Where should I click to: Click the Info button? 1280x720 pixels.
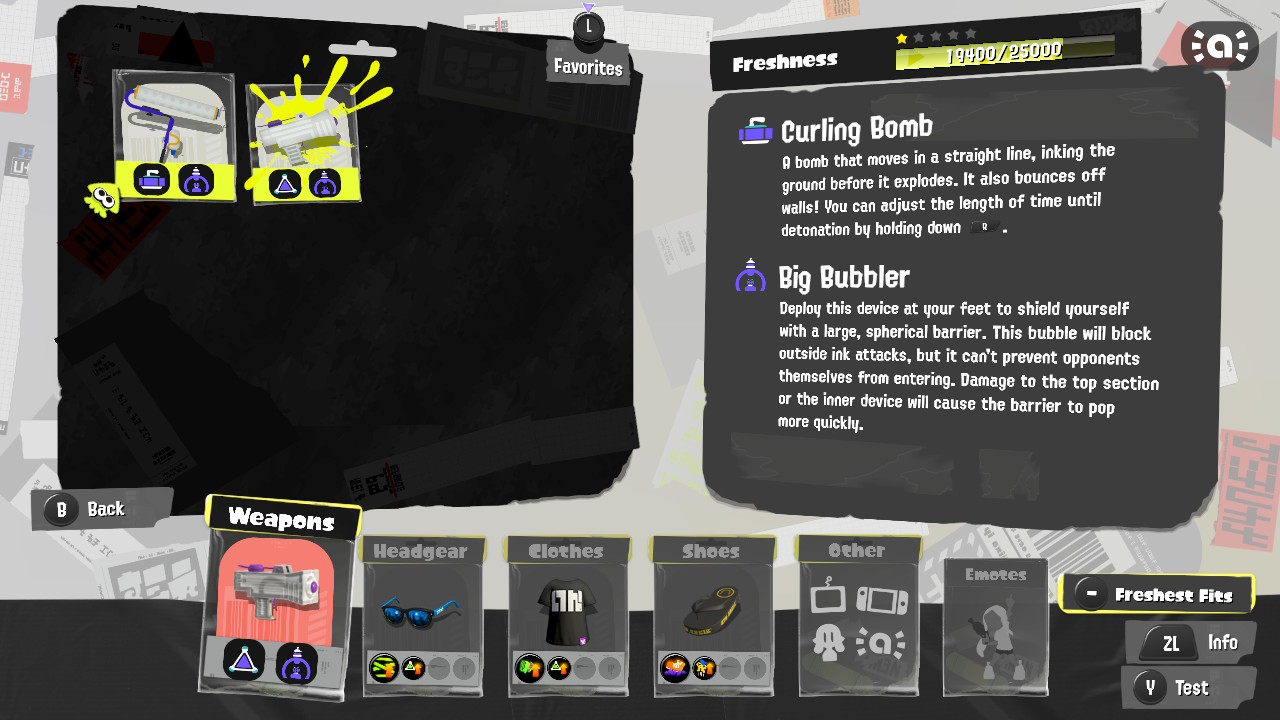1190,642
